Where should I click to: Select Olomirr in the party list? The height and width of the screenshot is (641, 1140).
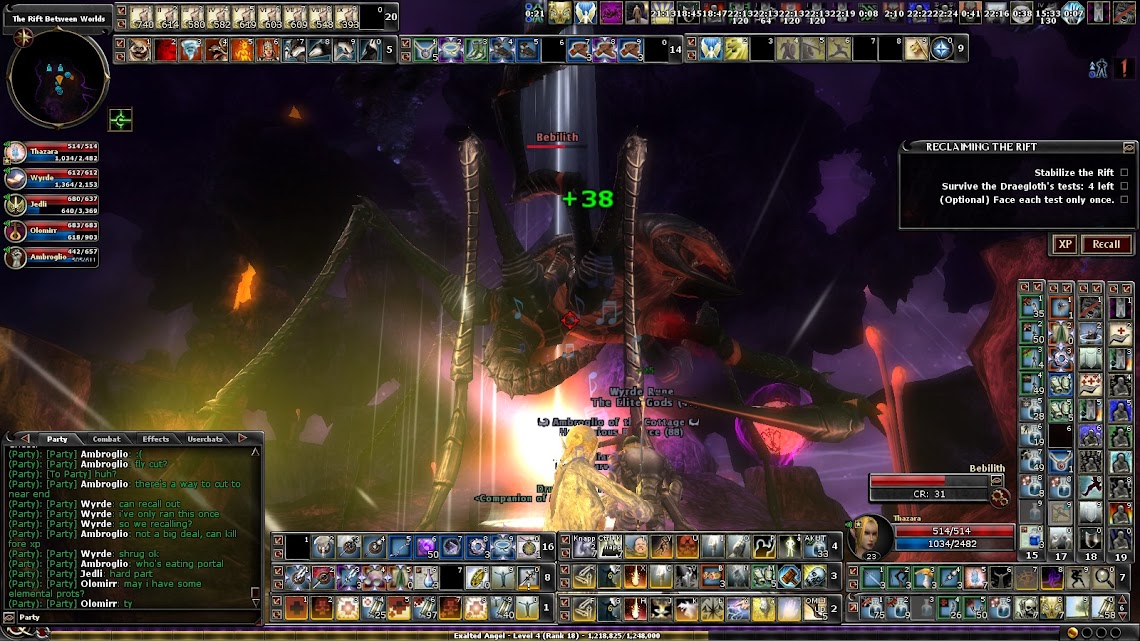tap(52, 231)
